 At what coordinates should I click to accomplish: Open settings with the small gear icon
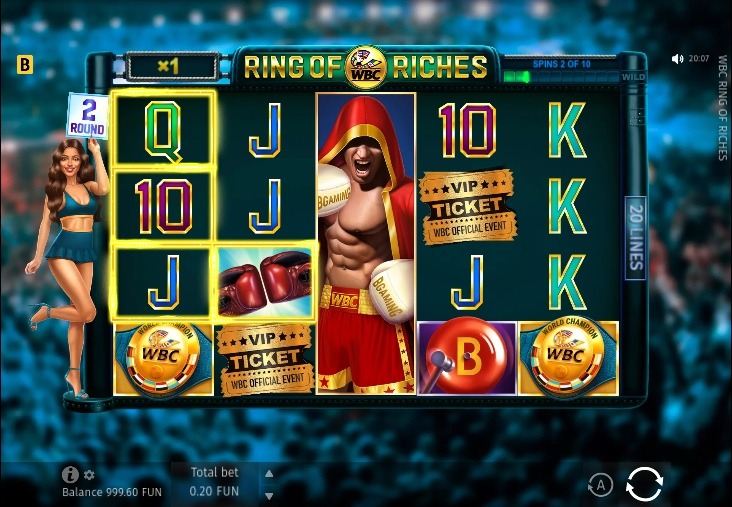point(89,475)
